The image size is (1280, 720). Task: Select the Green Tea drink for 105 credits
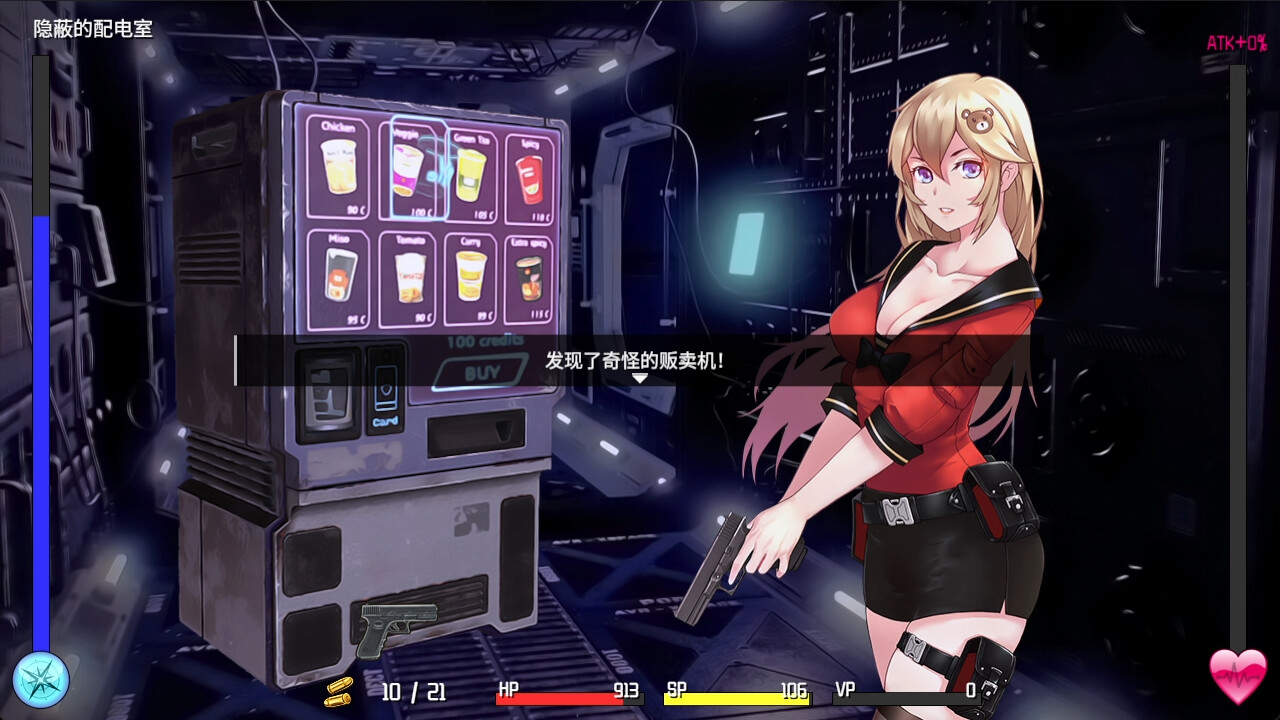[x=470, y=170]
